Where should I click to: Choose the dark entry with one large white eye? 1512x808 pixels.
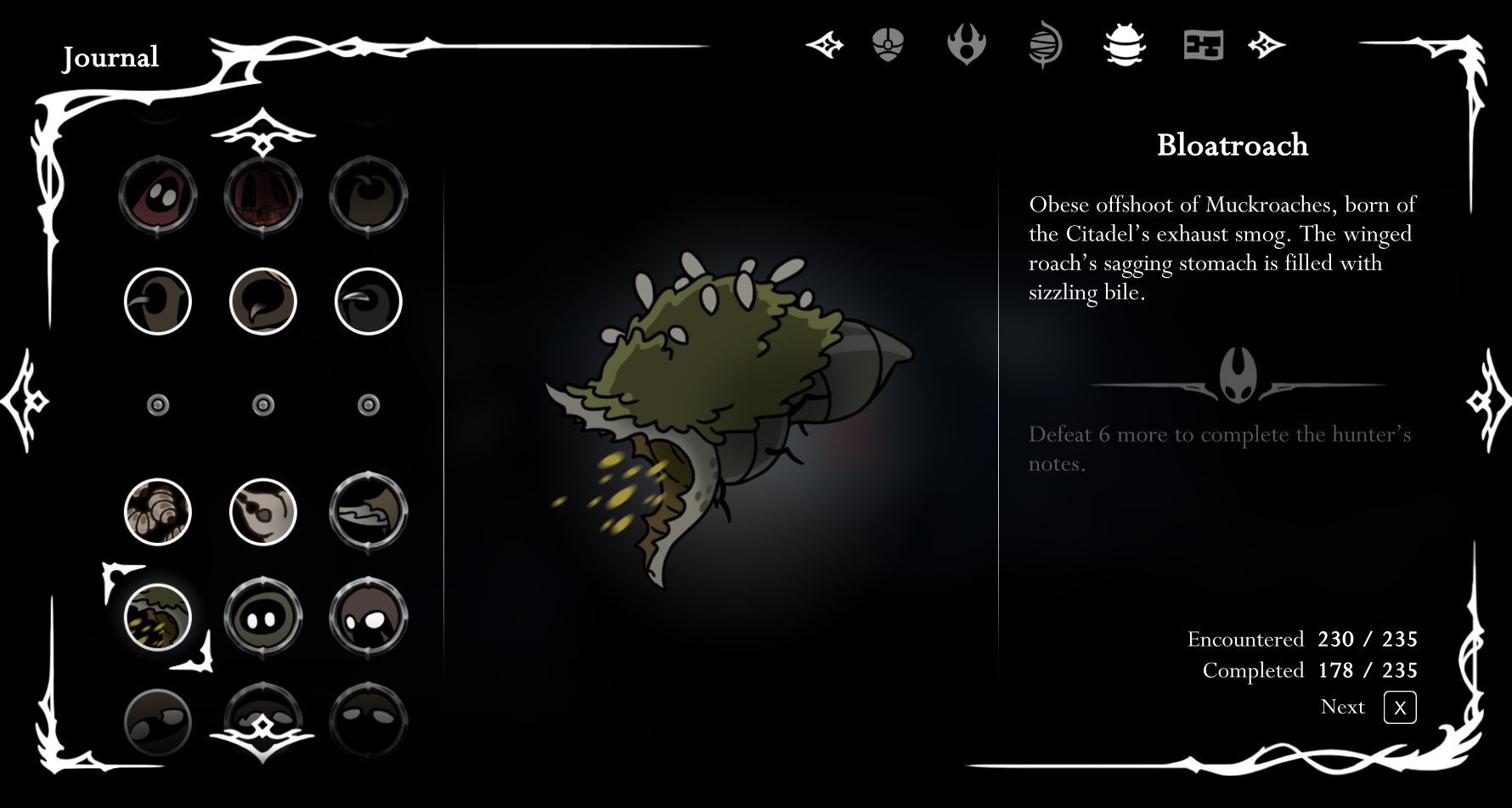tap(369, 618)
